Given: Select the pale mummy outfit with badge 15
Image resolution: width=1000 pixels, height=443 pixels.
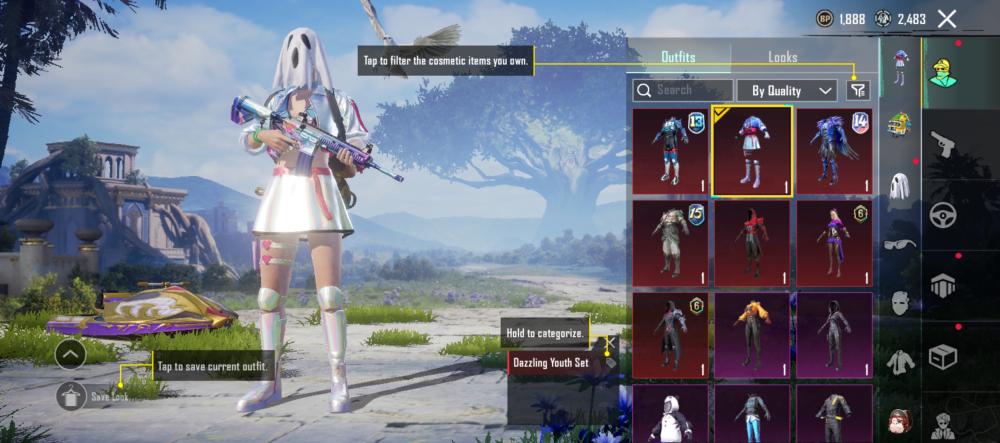Looking at the screenshot, I should pyautogui.click(x=671, y=243).
